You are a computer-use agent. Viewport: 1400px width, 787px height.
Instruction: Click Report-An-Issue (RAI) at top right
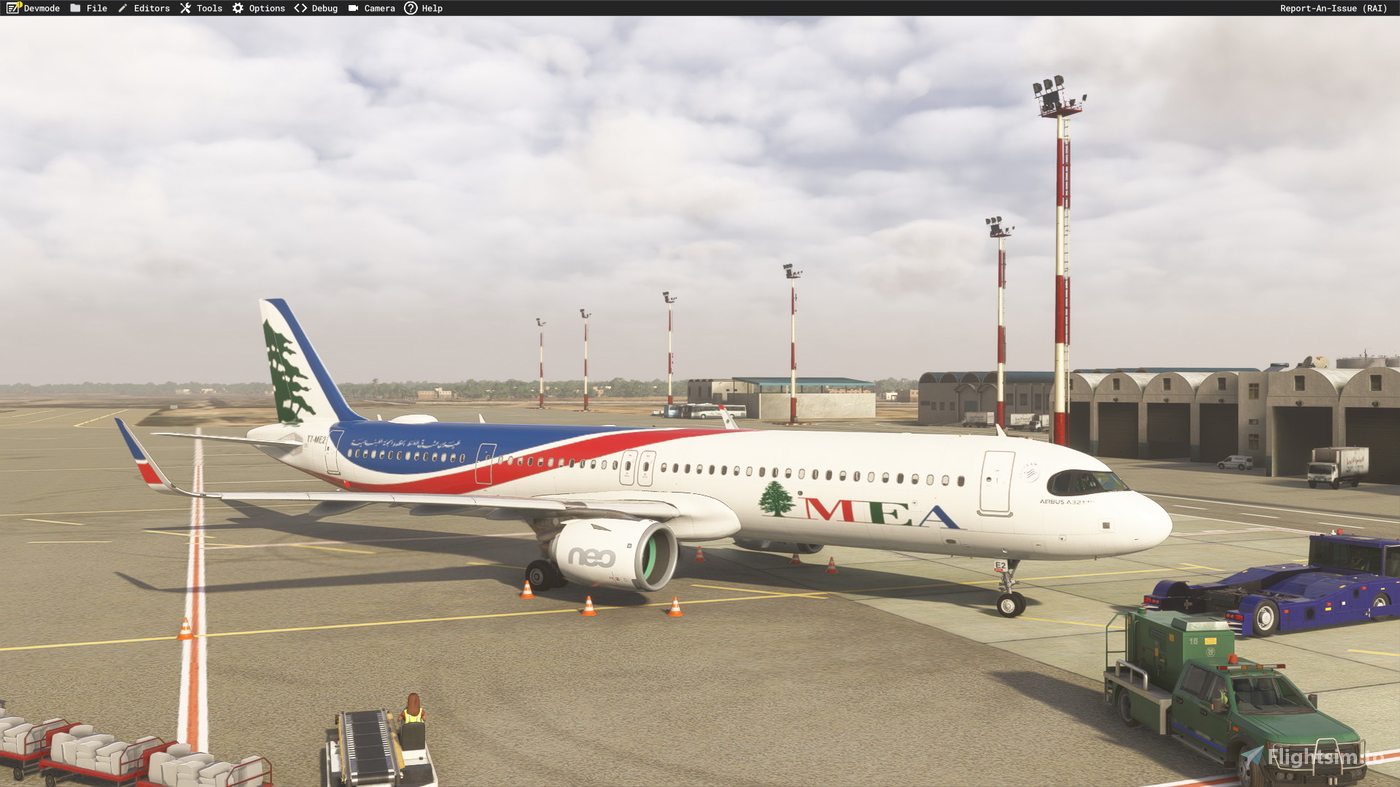pyautogui.click(x=1332, y=7)
